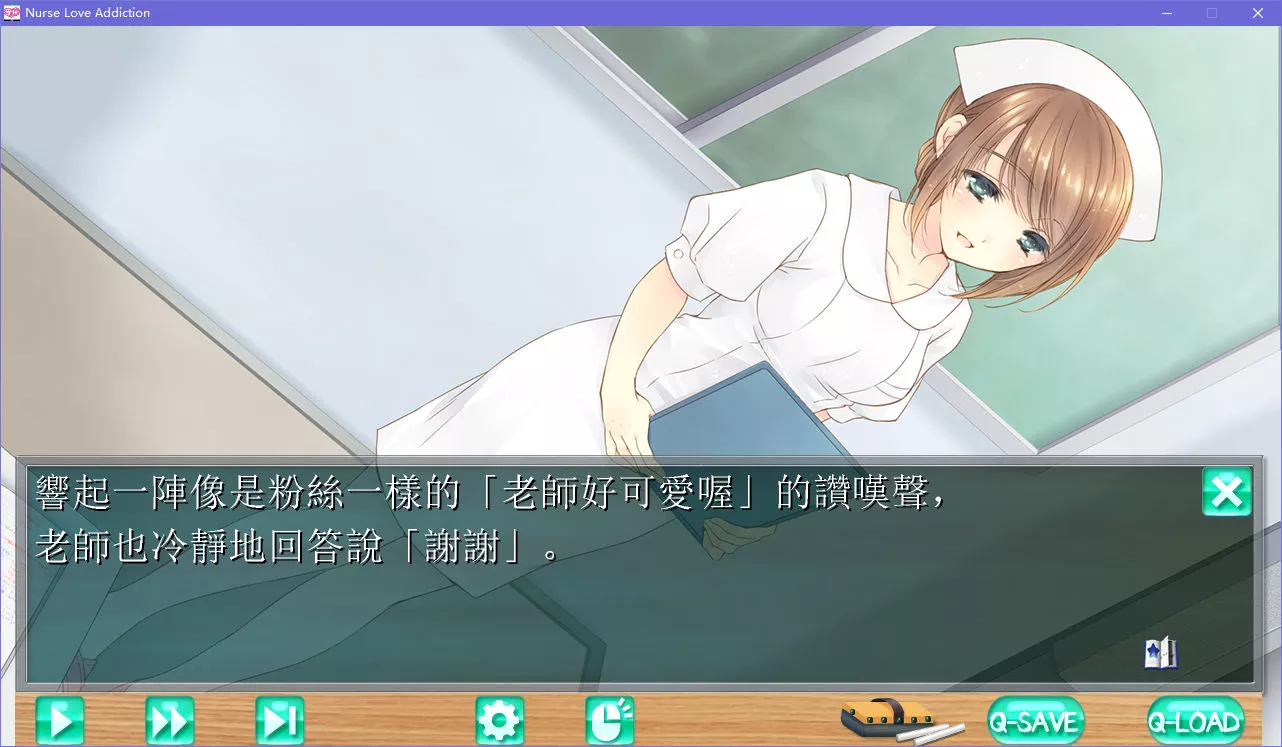Hide the message window with the X button
This screenshot has width=1282, height=747.
click(1227, 492)
